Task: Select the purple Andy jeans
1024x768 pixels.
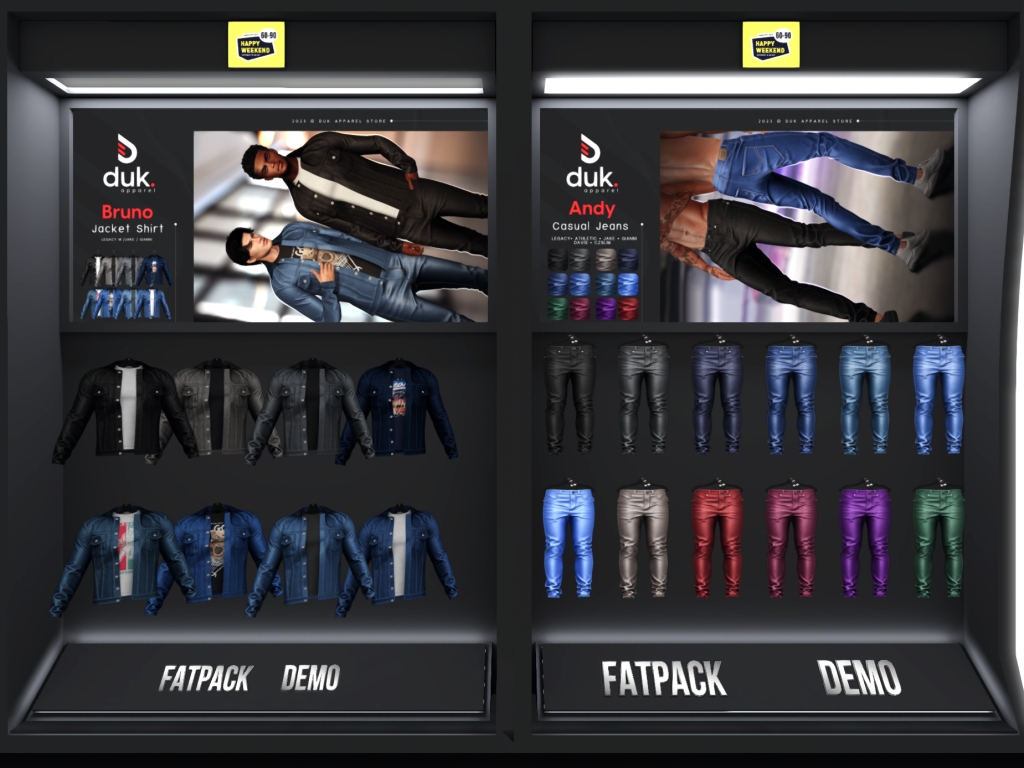Action: pyautogui.click(x=865, y=541)
